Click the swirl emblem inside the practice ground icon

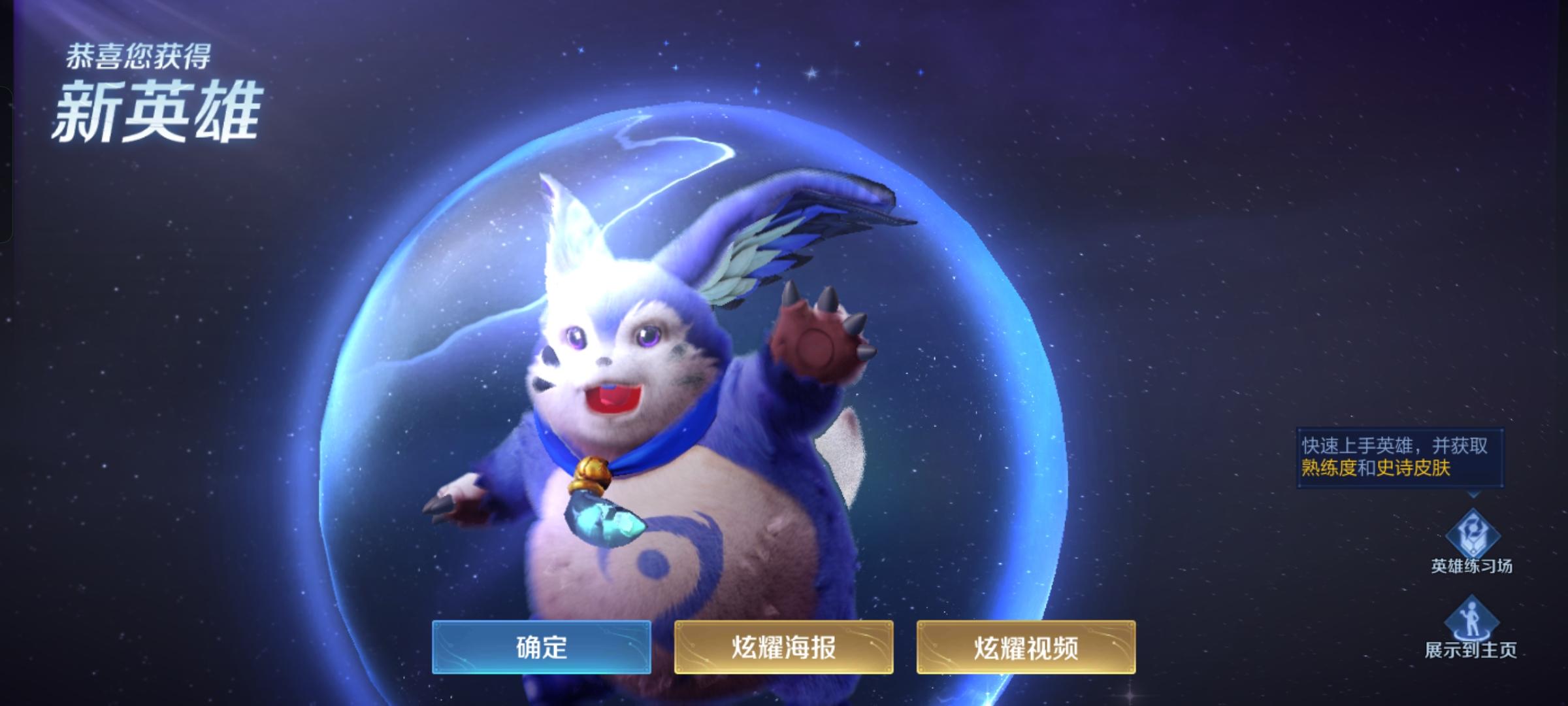pyautogui.click(x=1473, y=525)
